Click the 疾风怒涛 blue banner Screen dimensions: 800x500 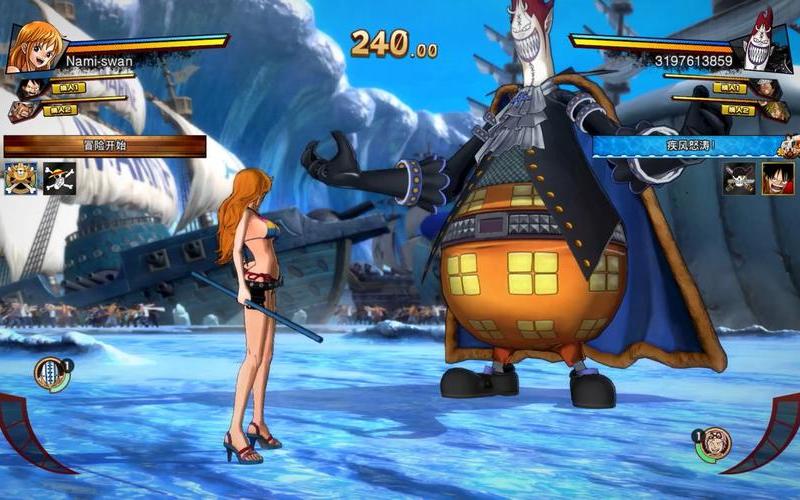click(686, 146)
